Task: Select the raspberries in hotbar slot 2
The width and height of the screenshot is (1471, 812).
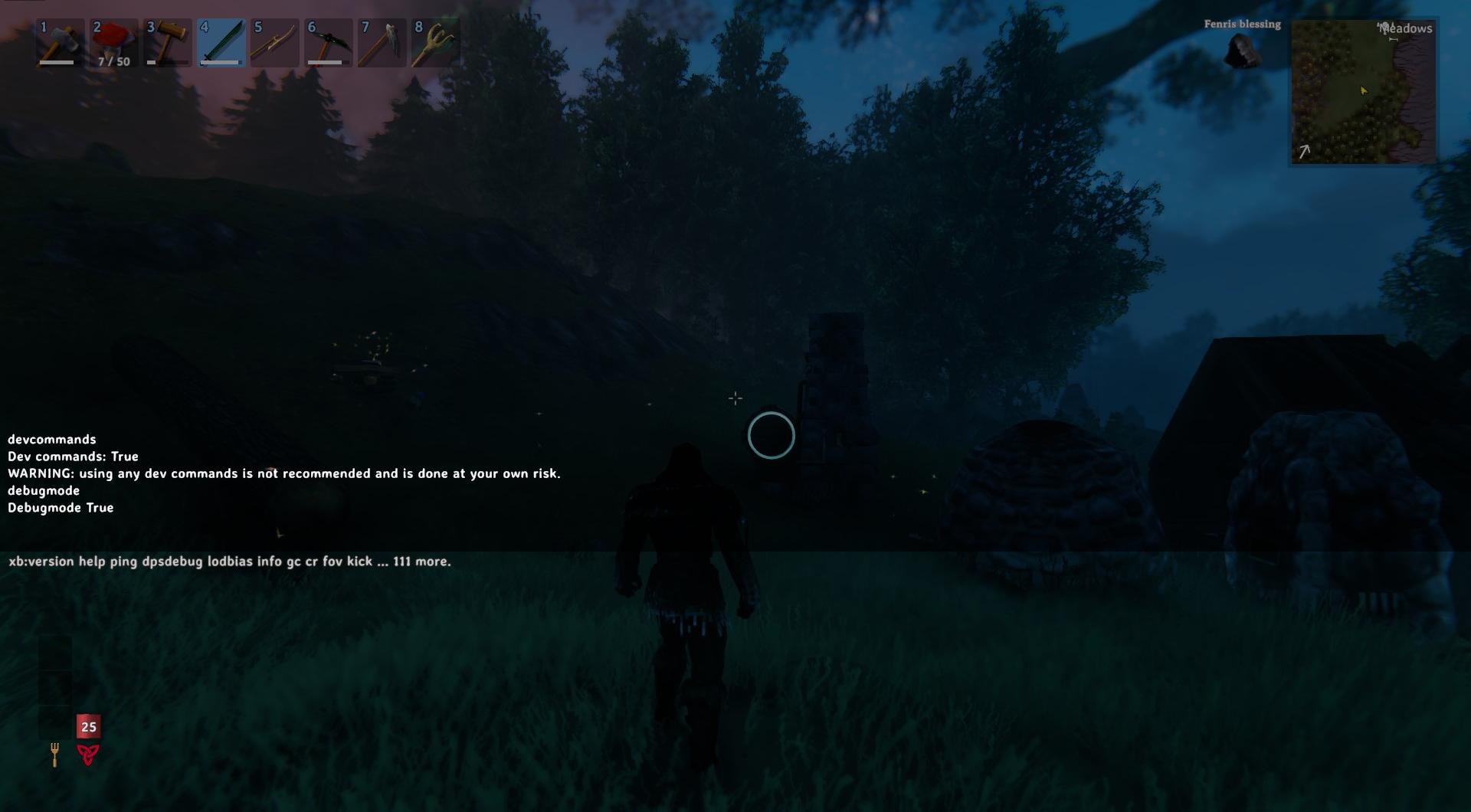Action: pyautogui.click(x=113, y=42)
